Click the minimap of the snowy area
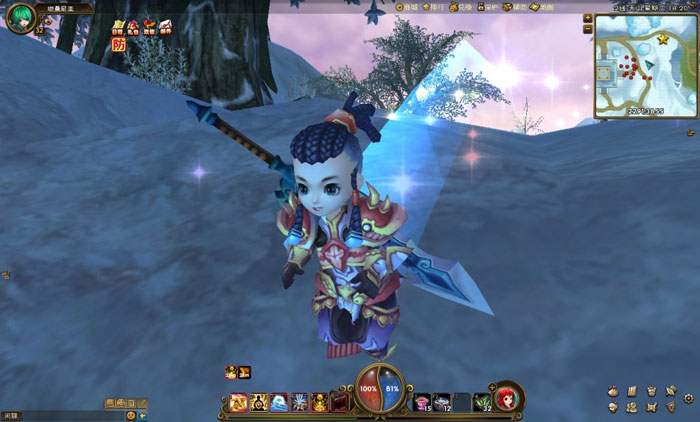This screenshot has width=700, height=422. [x=644, y=66]
